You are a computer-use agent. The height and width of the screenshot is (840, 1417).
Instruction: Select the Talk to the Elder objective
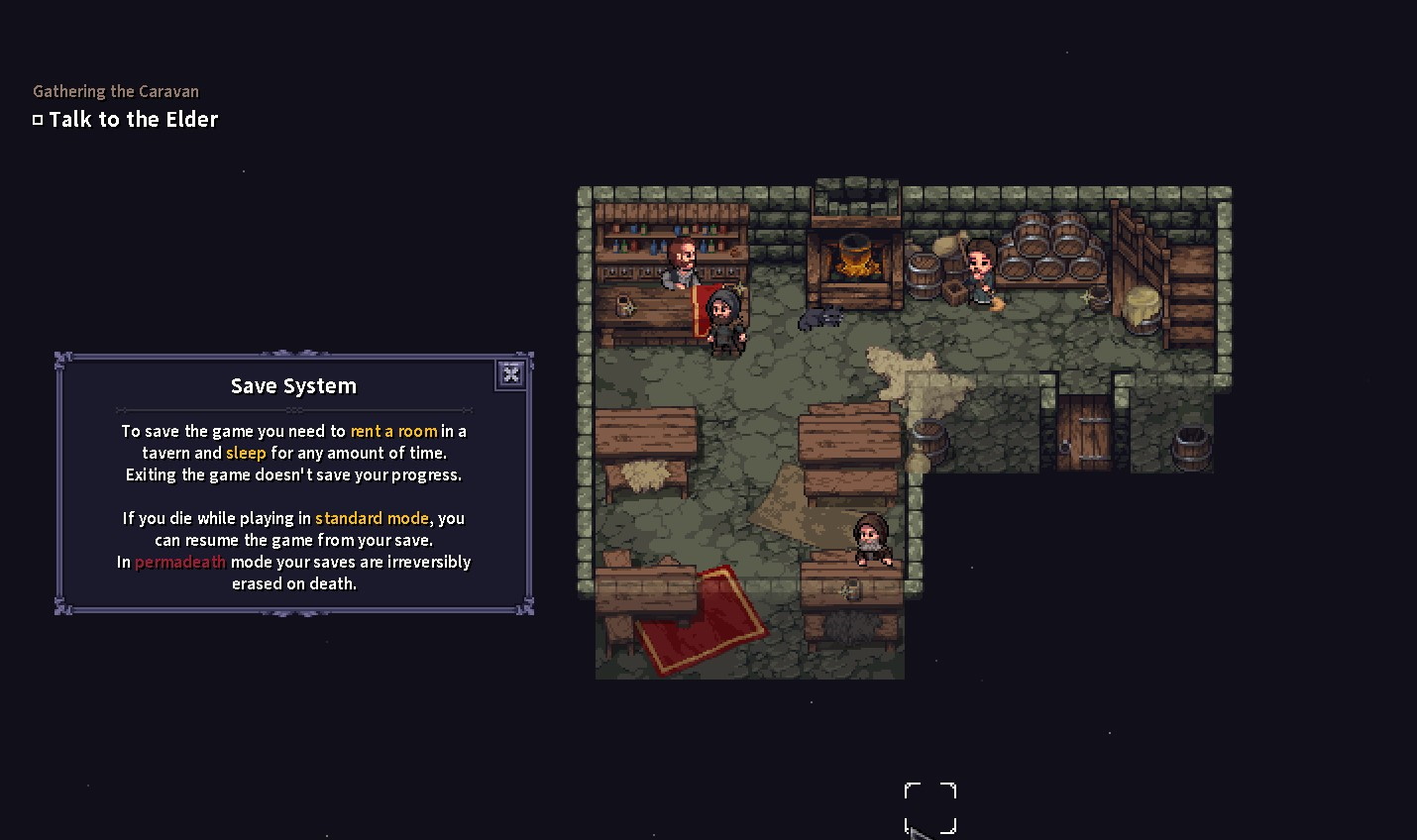133,120
